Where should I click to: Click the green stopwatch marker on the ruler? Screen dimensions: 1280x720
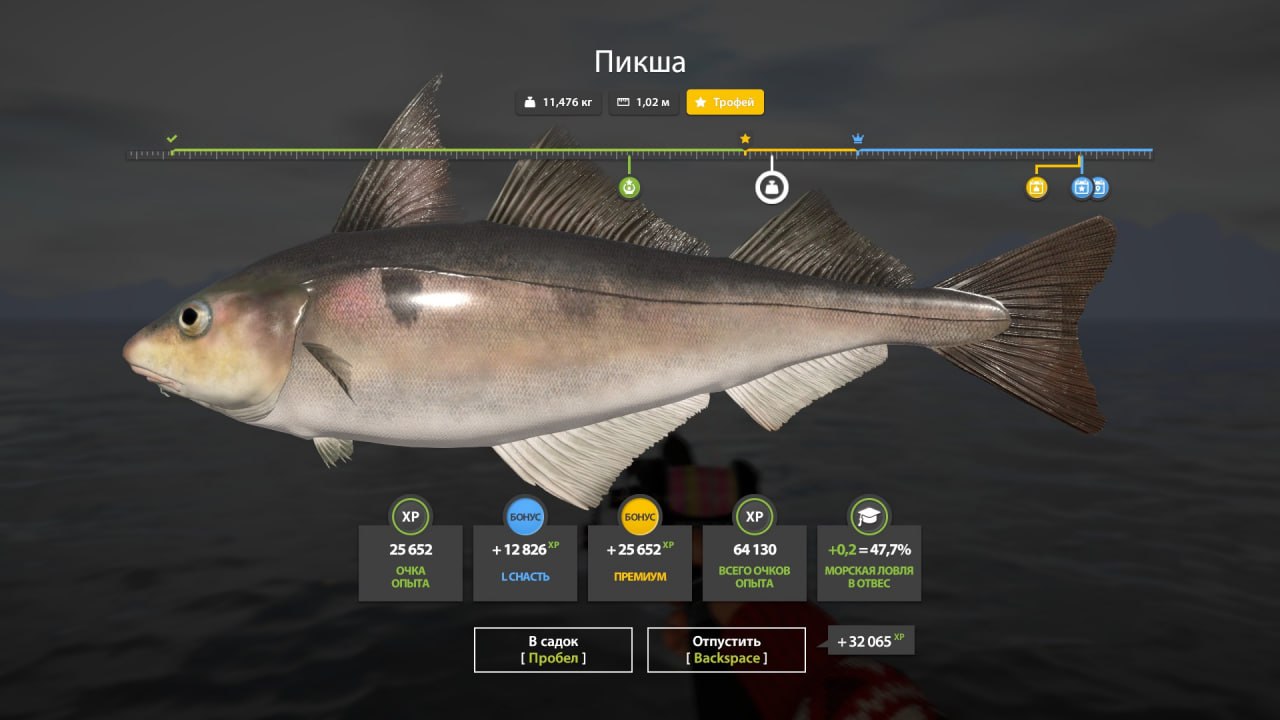[630, 186]
